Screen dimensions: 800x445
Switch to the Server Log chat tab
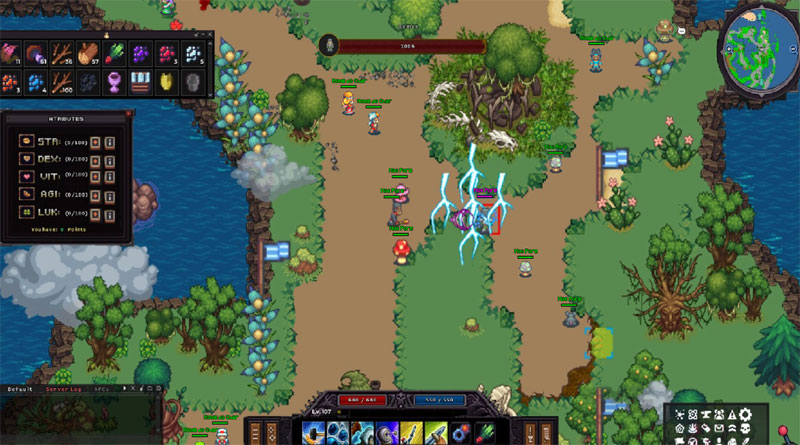pos(62,388)
